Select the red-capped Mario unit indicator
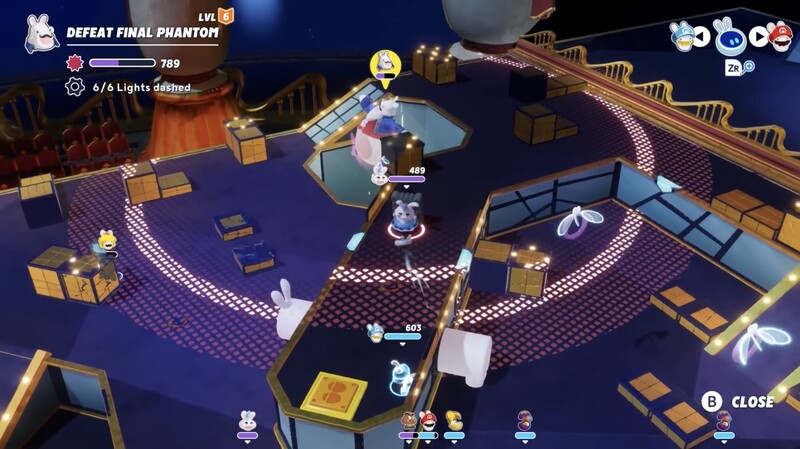 point(428,421)
